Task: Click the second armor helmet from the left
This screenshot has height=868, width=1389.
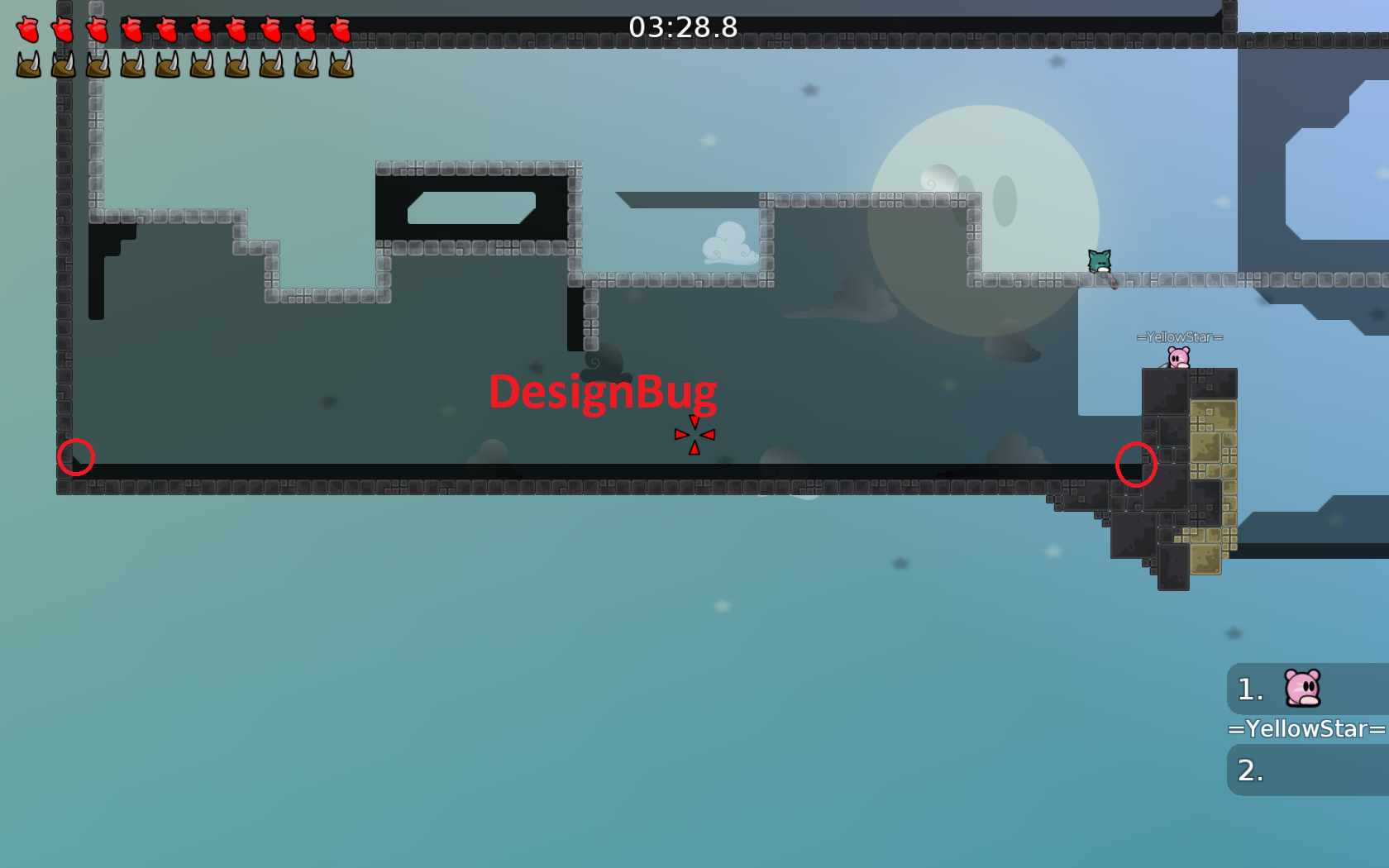Action: tap(64, 66)
